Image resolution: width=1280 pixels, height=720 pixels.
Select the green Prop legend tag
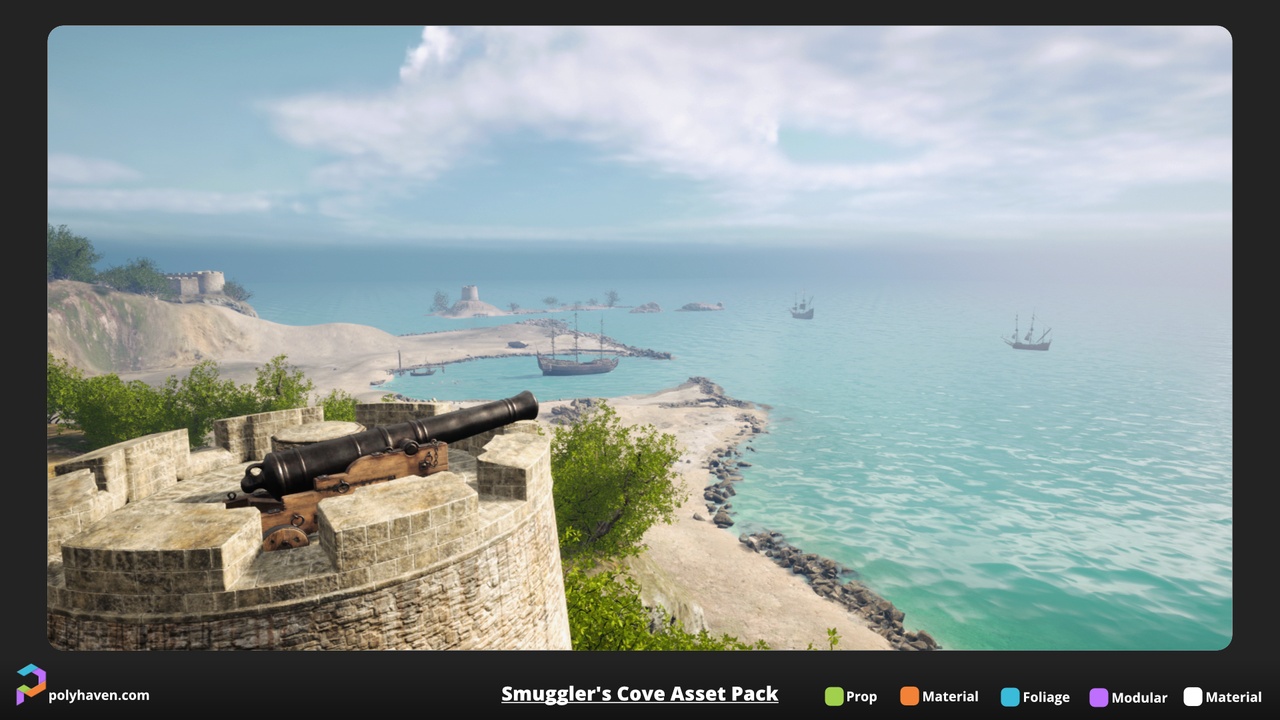tap(850, 697)
